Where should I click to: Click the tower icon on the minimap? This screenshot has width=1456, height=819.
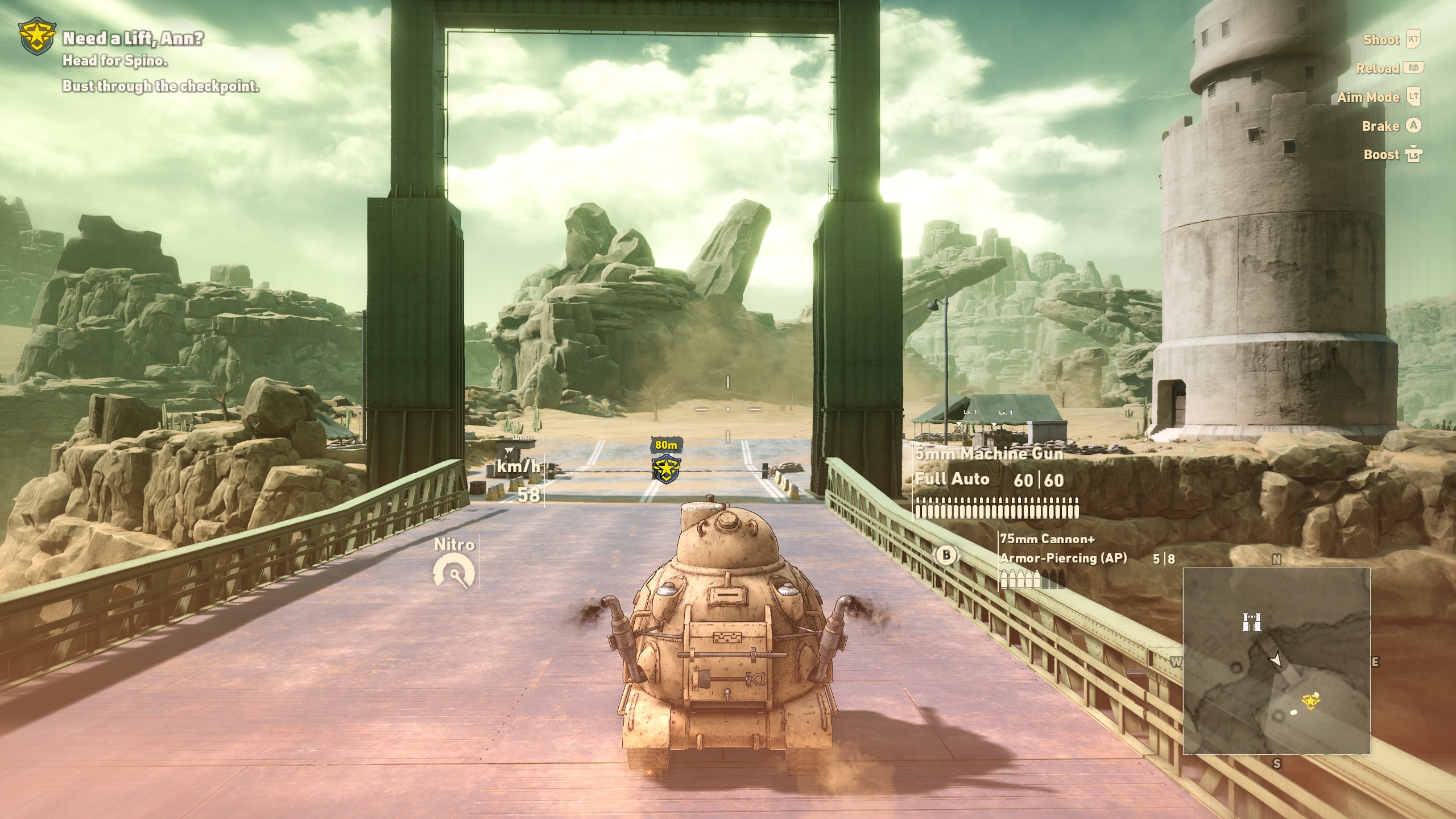tap(1251, 622)
